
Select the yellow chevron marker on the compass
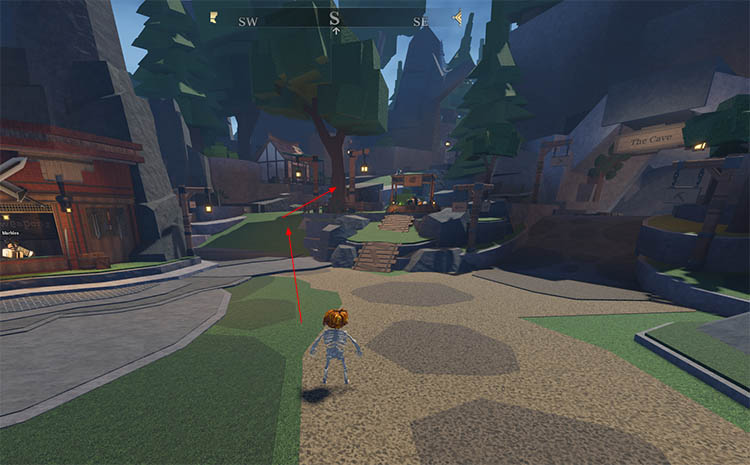click(x=457, y=17)
